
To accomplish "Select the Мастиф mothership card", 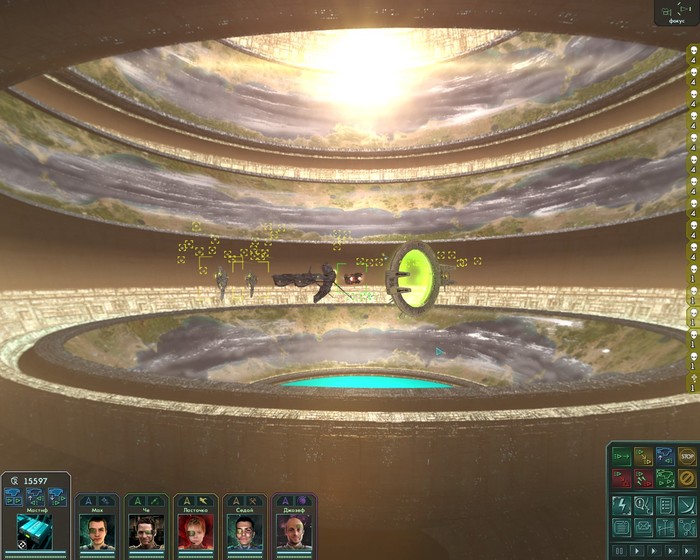I will 36,524.
